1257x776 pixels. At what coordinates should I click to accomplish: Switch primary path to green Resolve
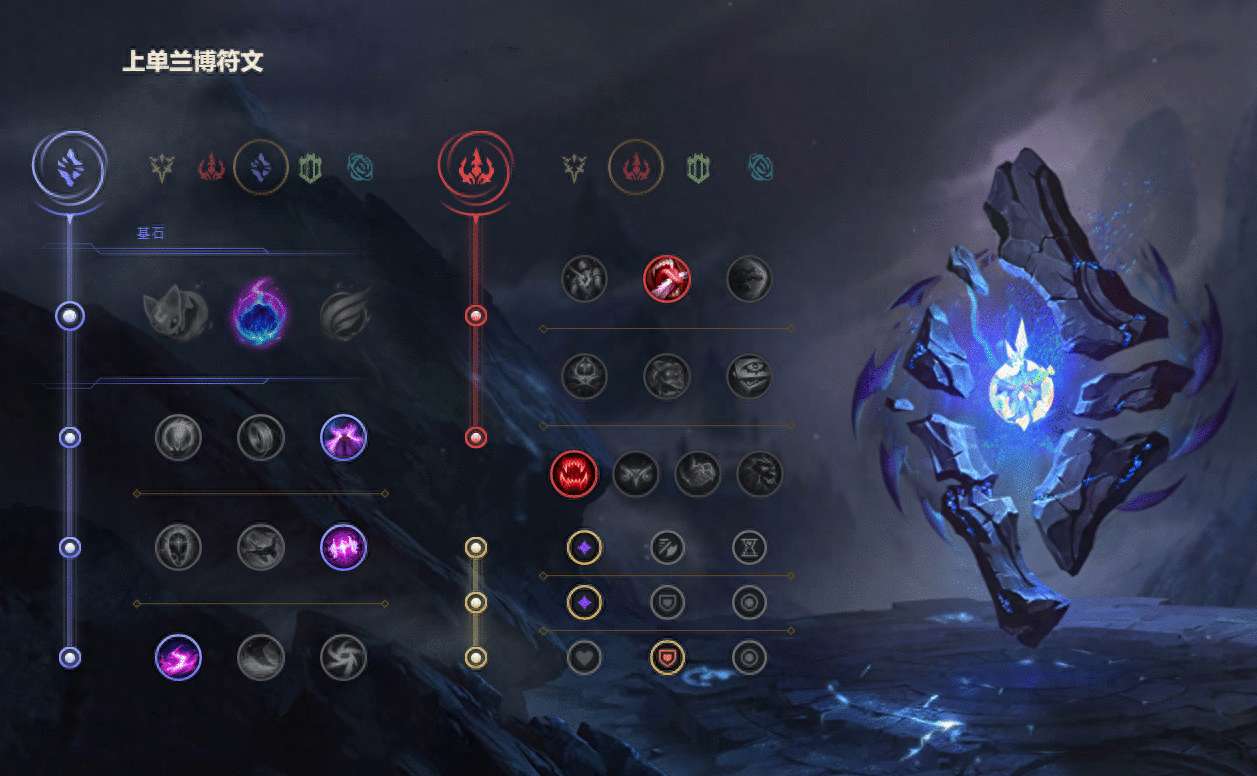310,168
